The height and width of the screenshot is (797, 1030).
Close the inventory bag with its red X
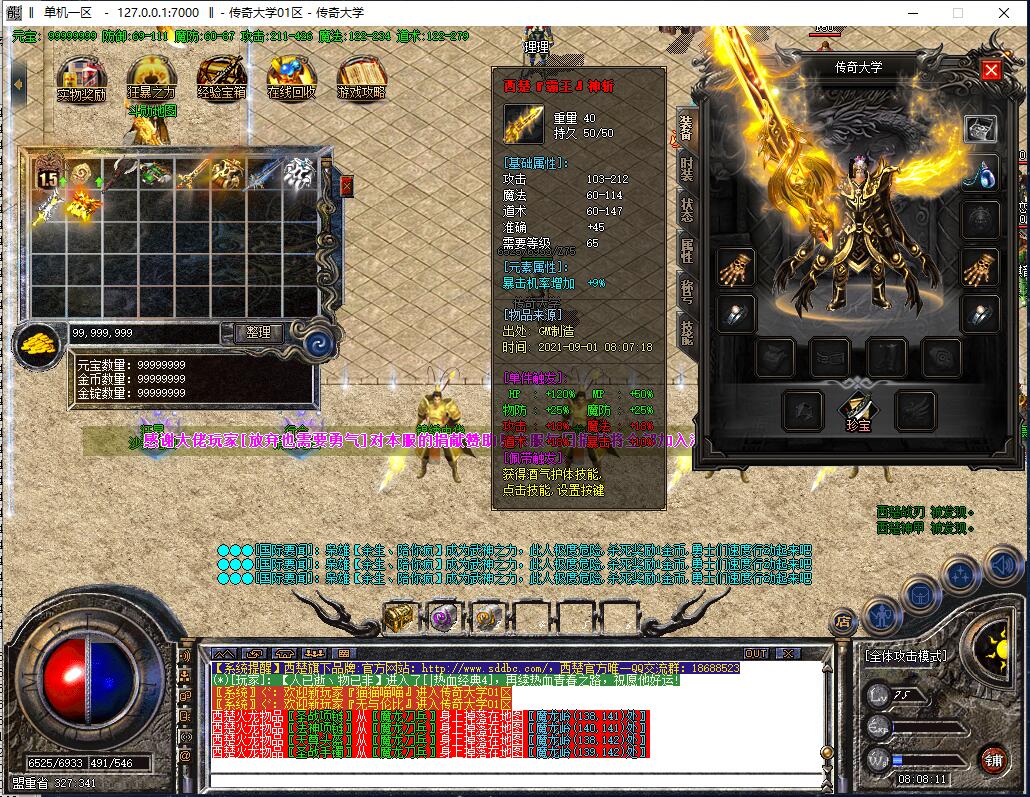pos(346,186)
